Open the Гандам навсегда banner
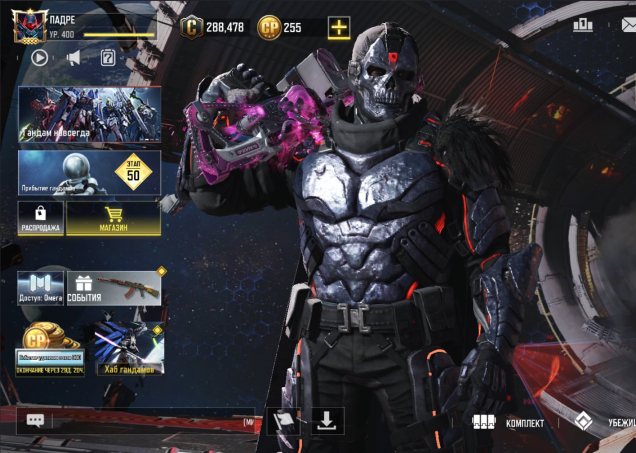Image resolution: width=636 pixels, height=453 pixels. 89,114
